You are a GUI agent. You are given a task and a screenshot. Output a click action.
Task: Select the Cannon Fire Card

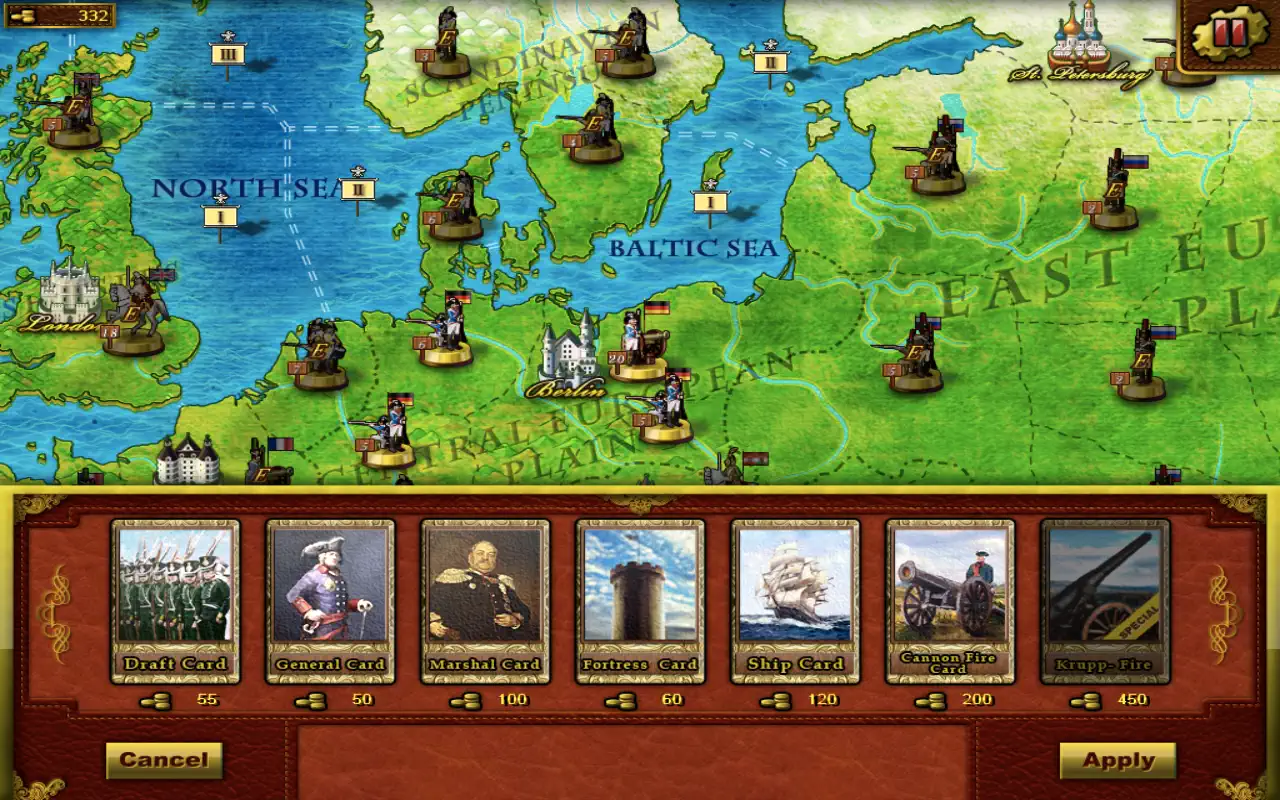tap(950, 600)
